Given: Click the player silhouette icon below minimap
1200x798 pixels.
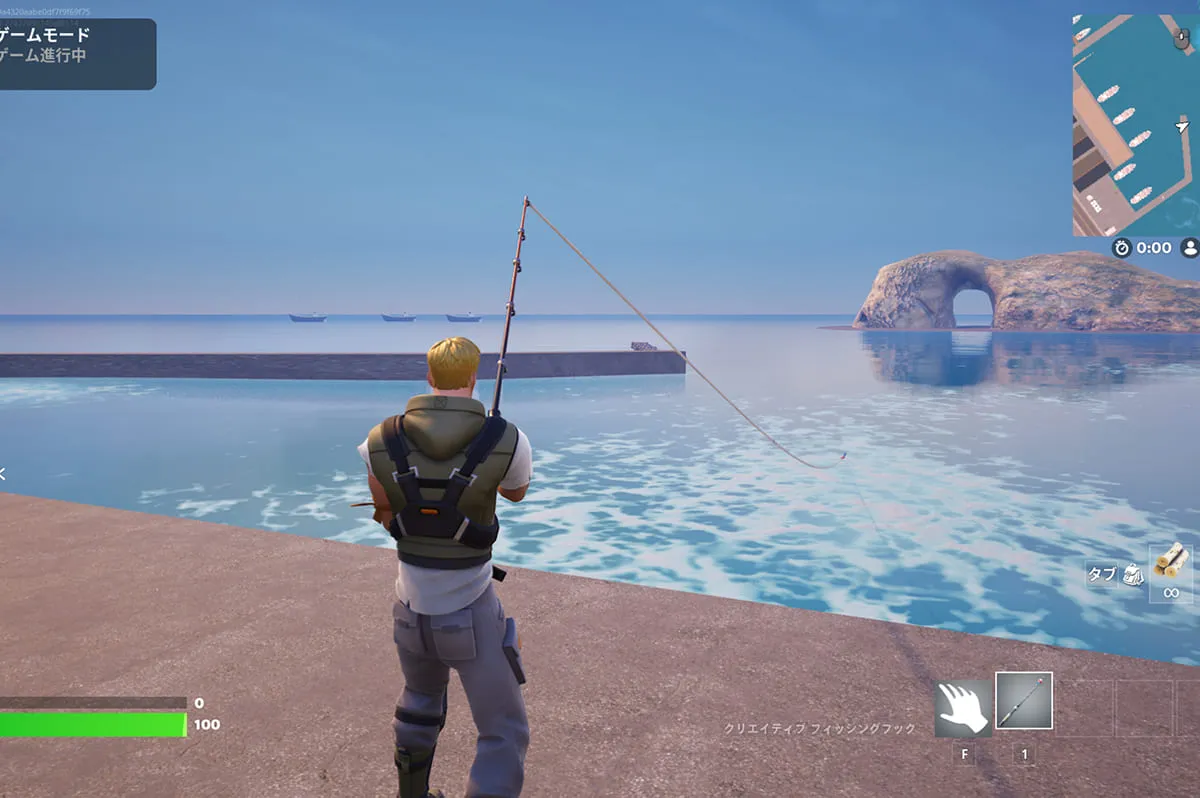Looking at the screenshot, I should [1190, 248].
